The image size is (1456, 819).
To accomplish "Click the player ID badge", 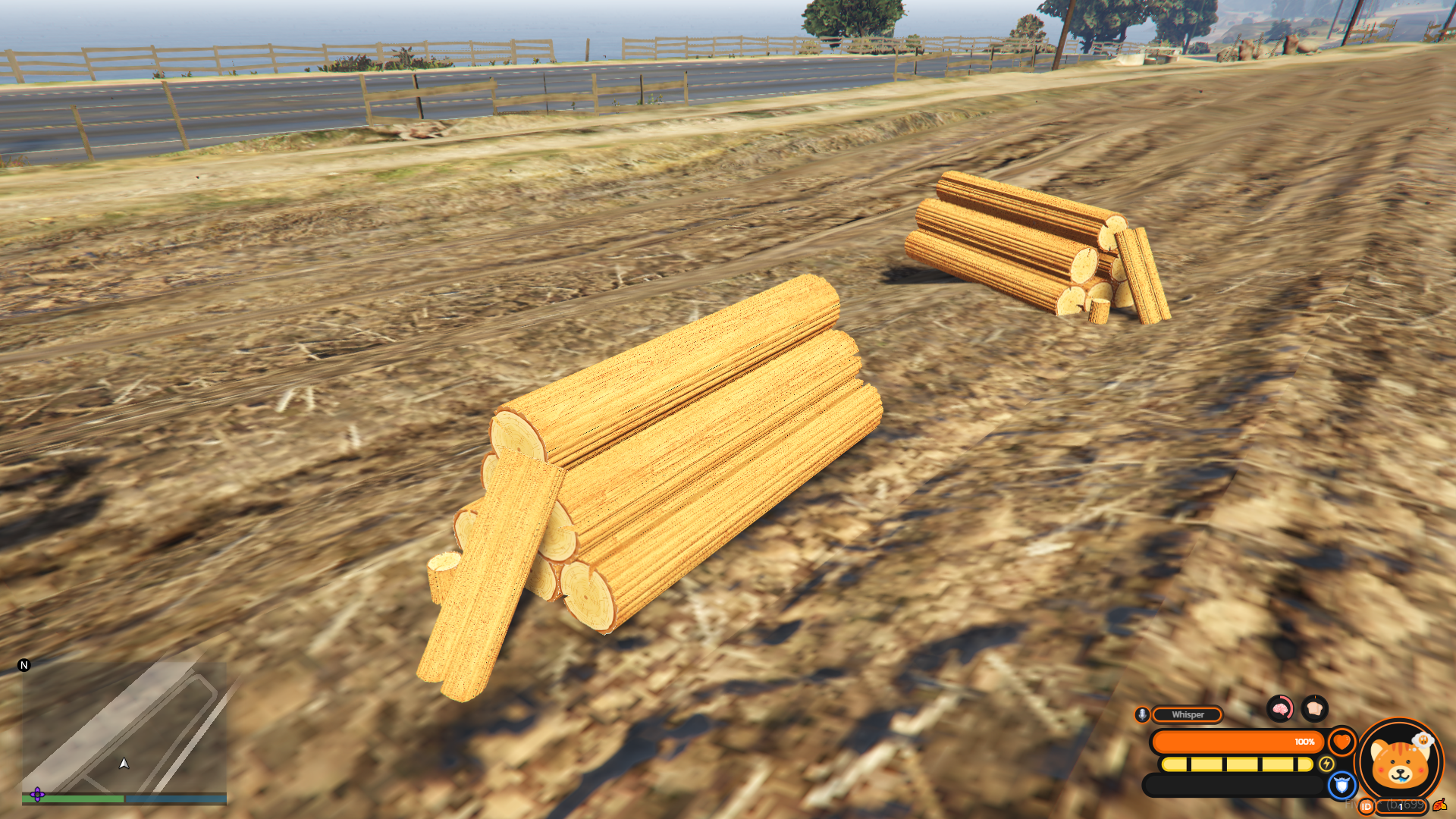I will [x=1367, y=806].
